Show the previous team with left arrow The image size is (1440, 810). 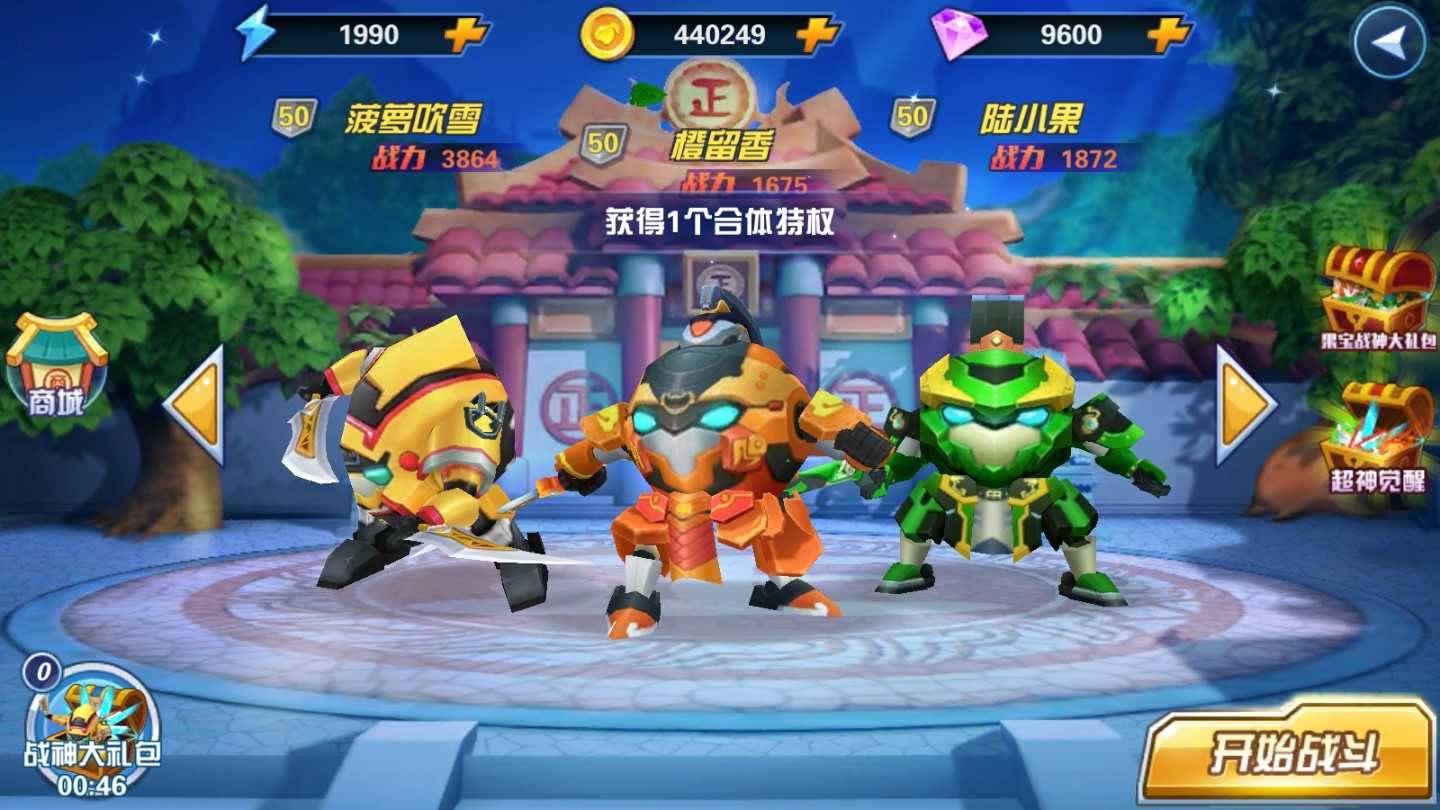click(195, 405)
